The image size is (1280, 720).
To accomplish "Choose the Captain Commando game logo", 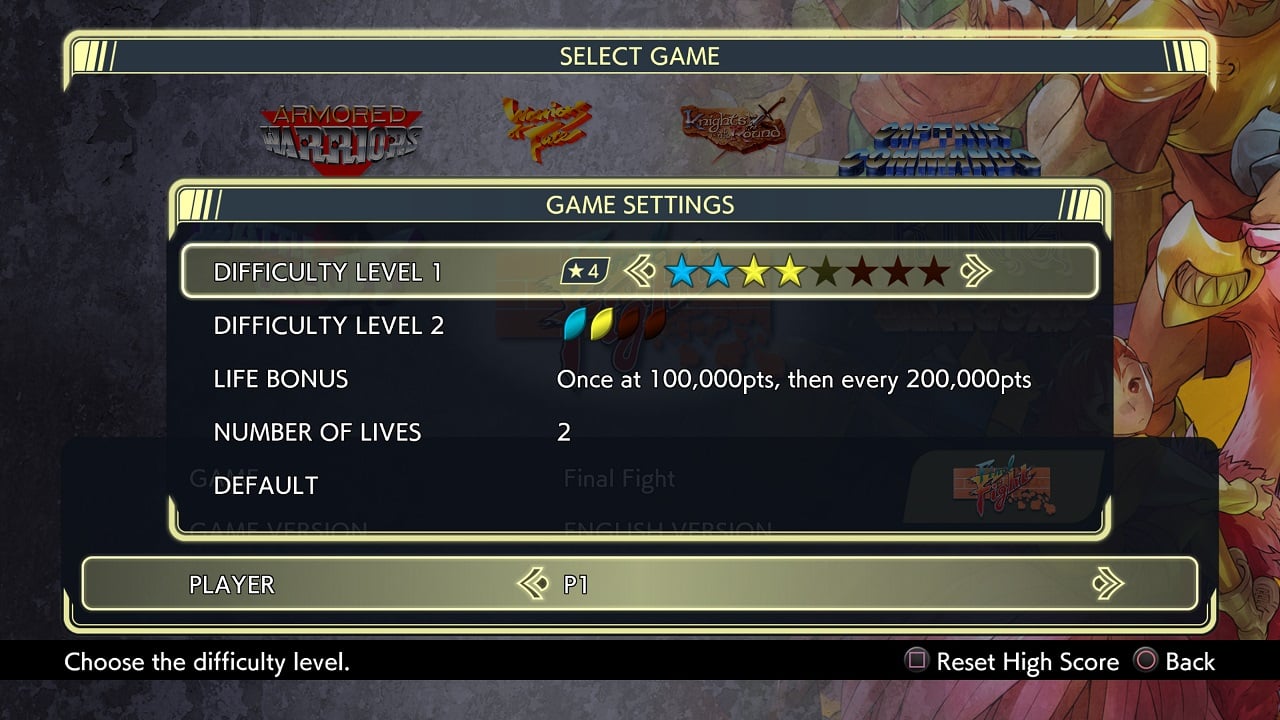I will [938, 150].
